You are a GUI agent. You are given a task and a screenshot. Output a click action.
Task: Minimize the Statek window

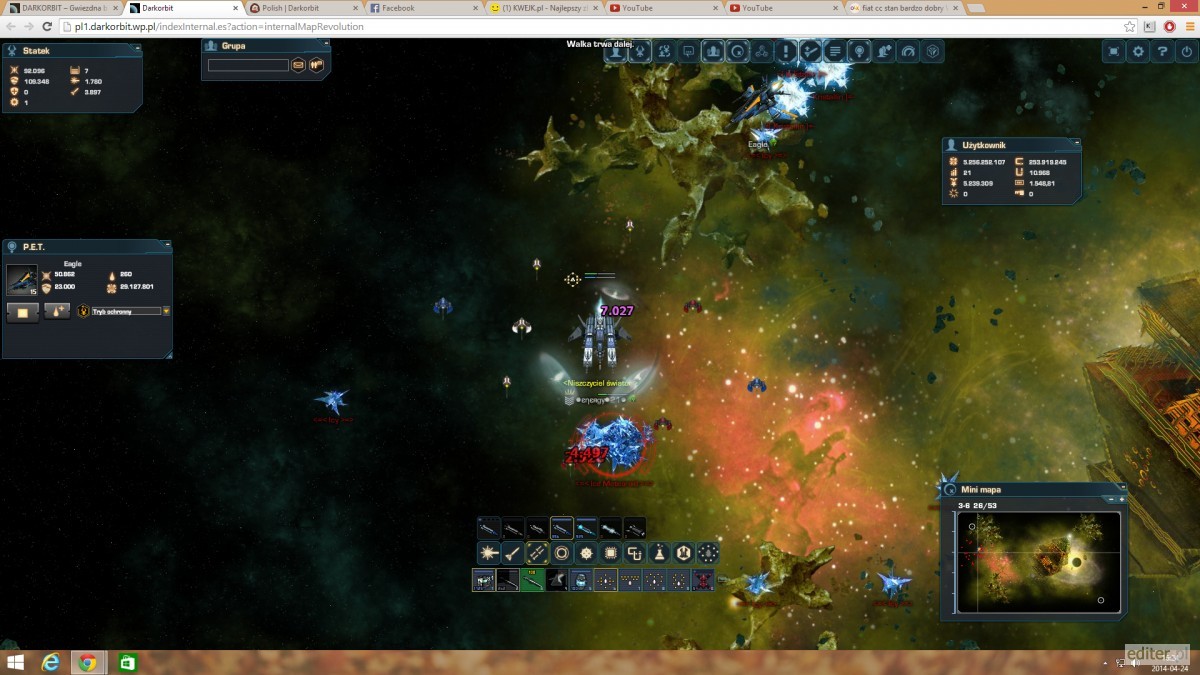pyautogui.click(x=137, y=48)
